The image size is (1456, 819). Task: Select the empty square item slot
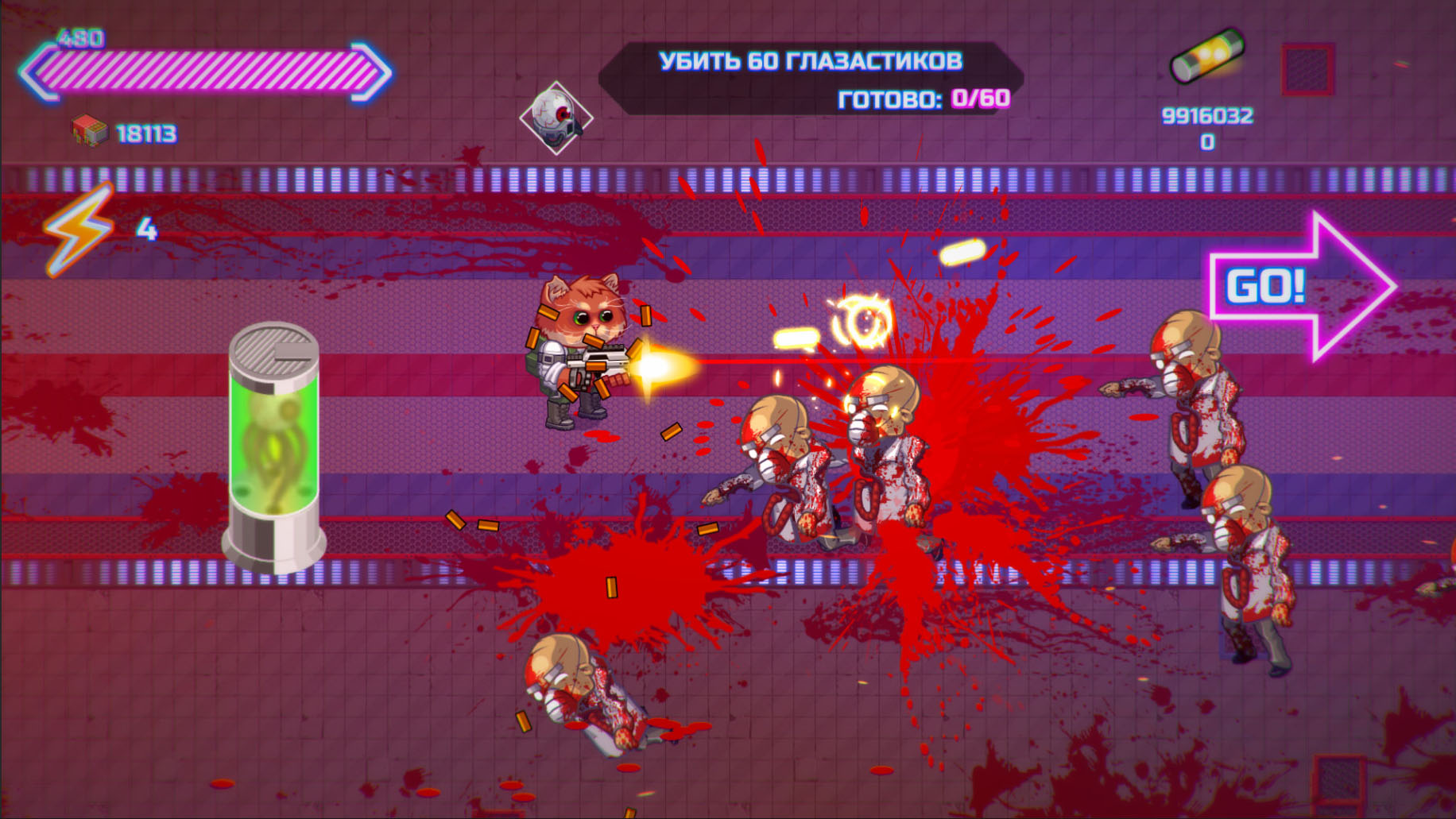1307,70
